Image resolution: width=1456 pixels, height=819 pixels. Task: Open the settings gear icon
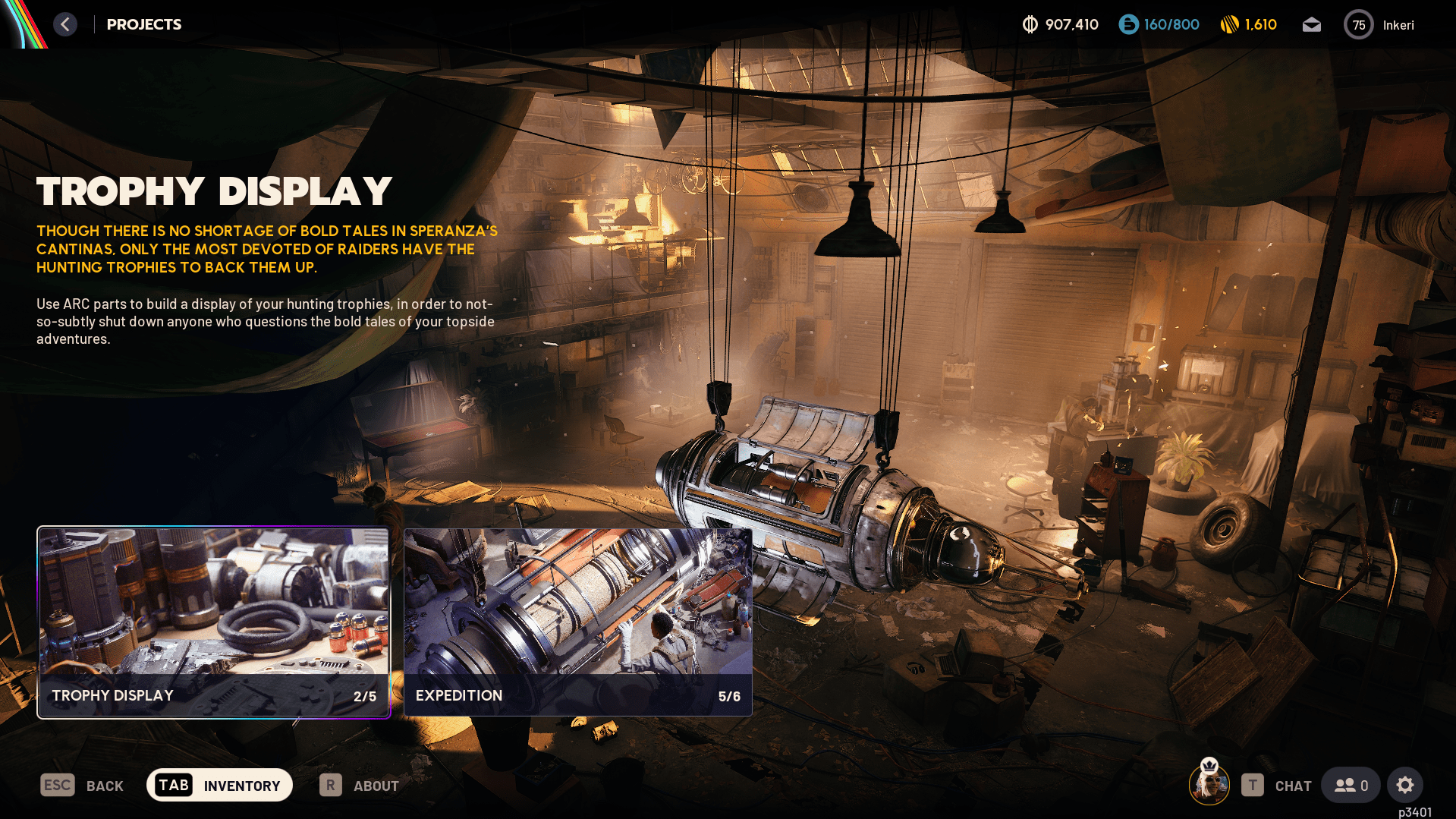pos(1404,785)
